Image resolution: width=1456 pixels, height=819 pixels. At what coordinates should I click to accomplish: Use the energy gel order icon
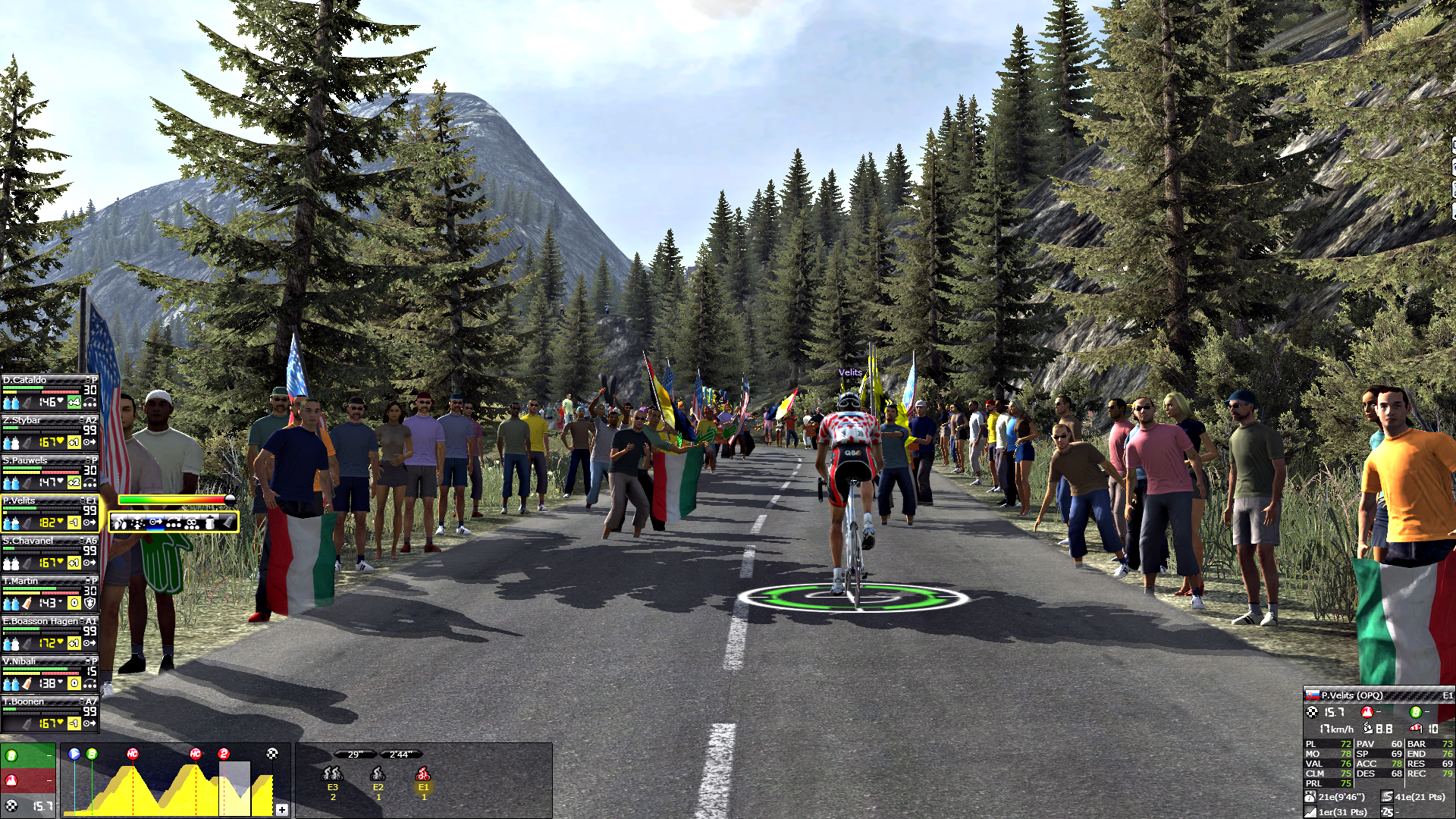coord(227,522)
